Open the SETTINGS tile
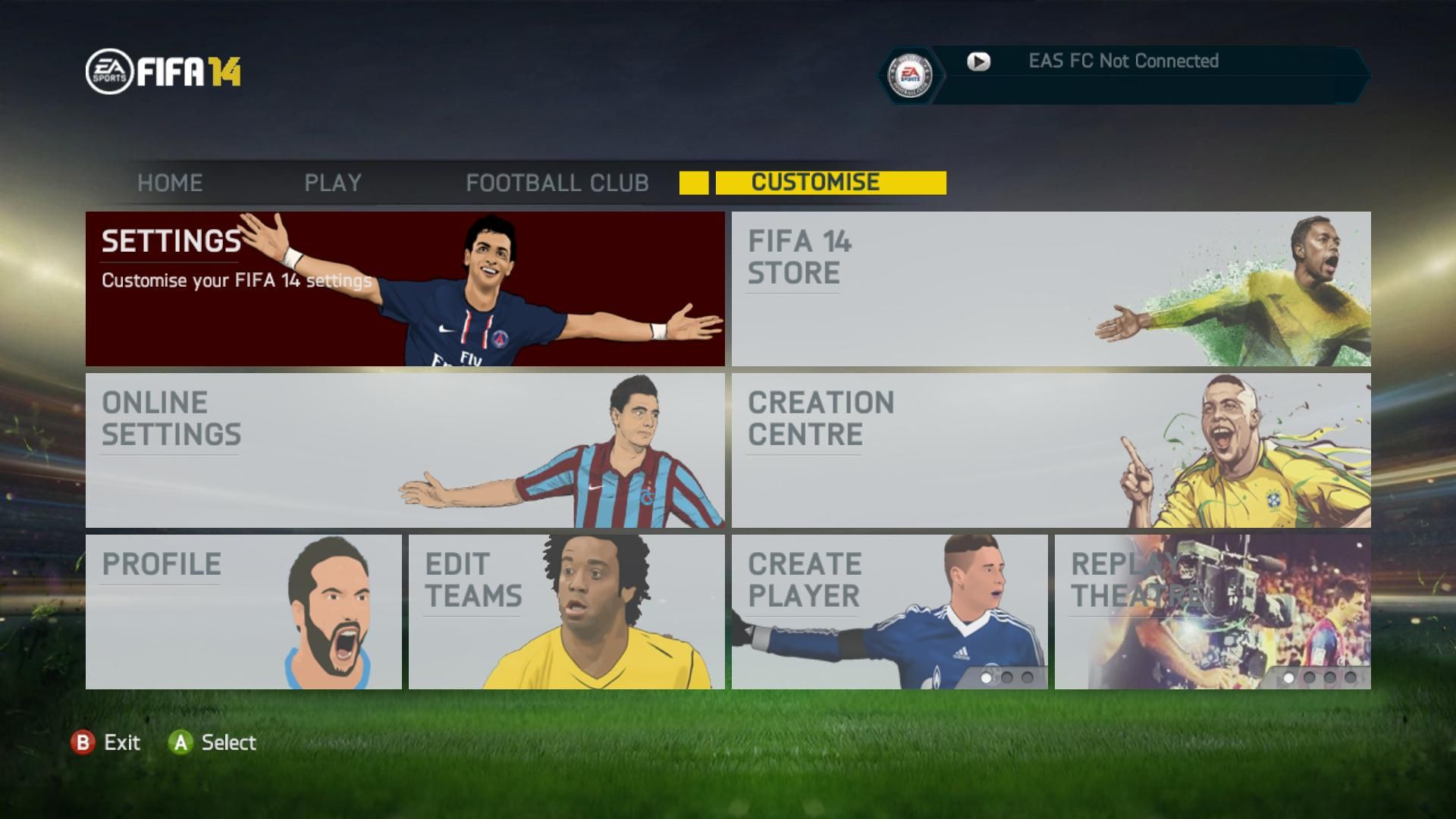 (x=405, y=289)
